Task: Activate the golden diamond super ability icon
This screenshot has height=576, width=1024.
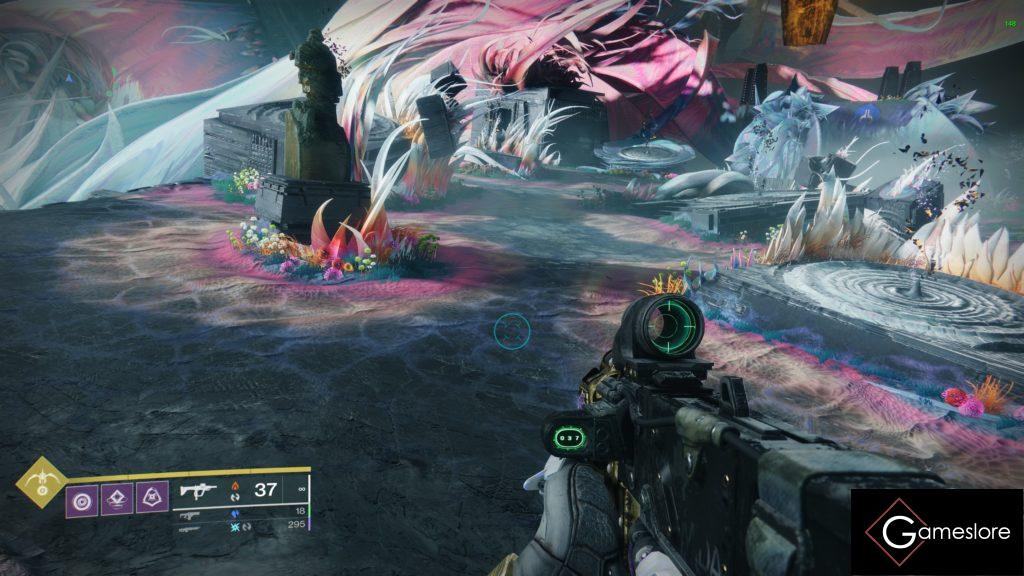Action: (x=42, y=482)
